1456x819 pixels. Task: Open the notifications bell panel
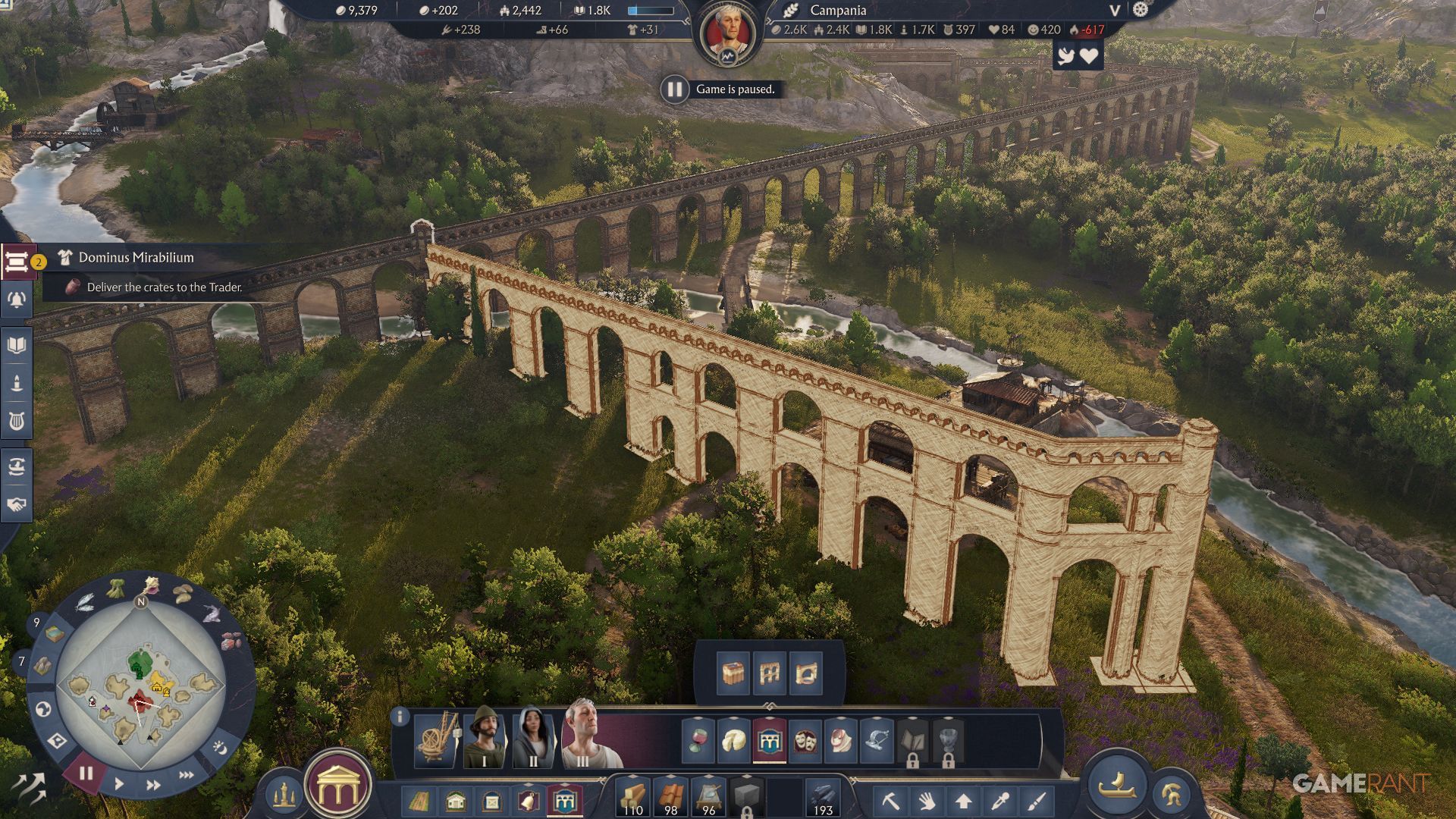(16, 300)
